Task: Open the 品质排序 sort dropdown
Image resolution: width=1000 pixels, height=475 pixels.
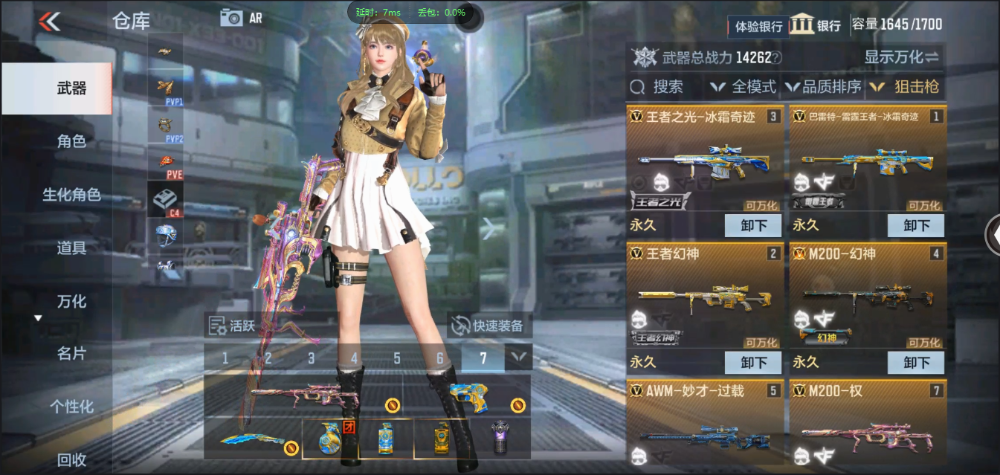Action: pyautogui.click(x=825, y=87)
